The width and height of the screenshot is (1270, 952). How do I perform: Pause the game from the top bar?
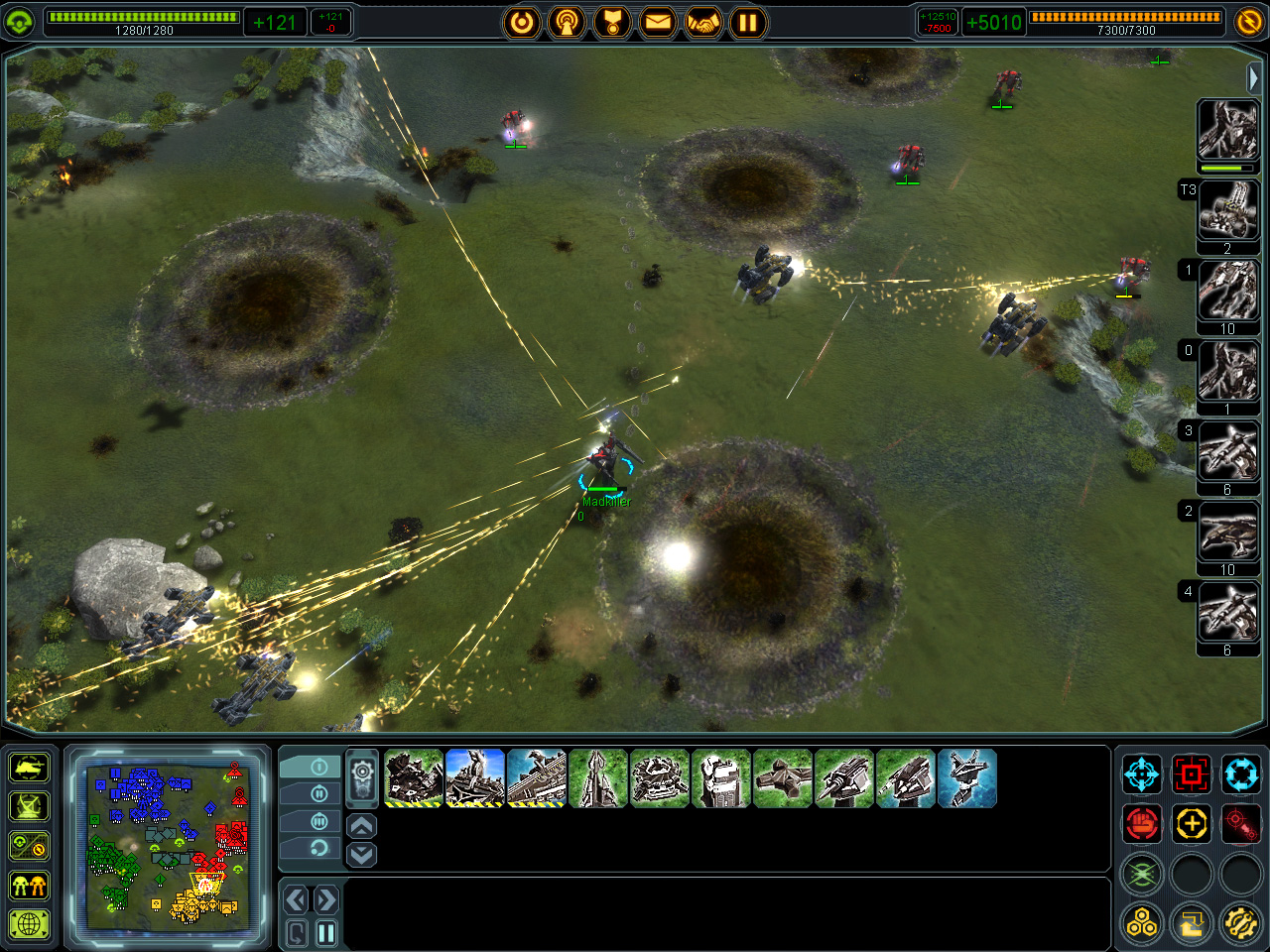[749, 22]
